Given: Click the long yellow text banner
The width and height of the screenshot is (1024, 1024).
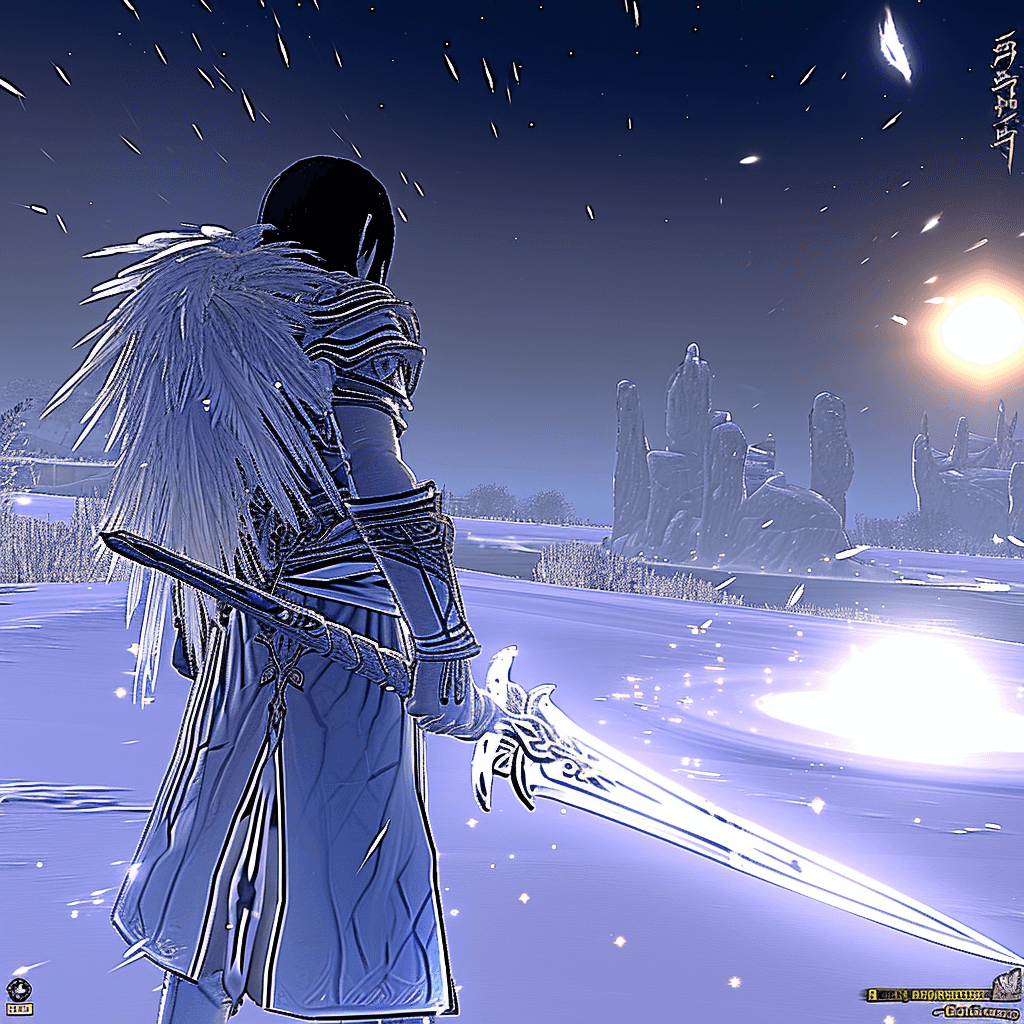Looking at the screenshot, I should pos(927,995).
